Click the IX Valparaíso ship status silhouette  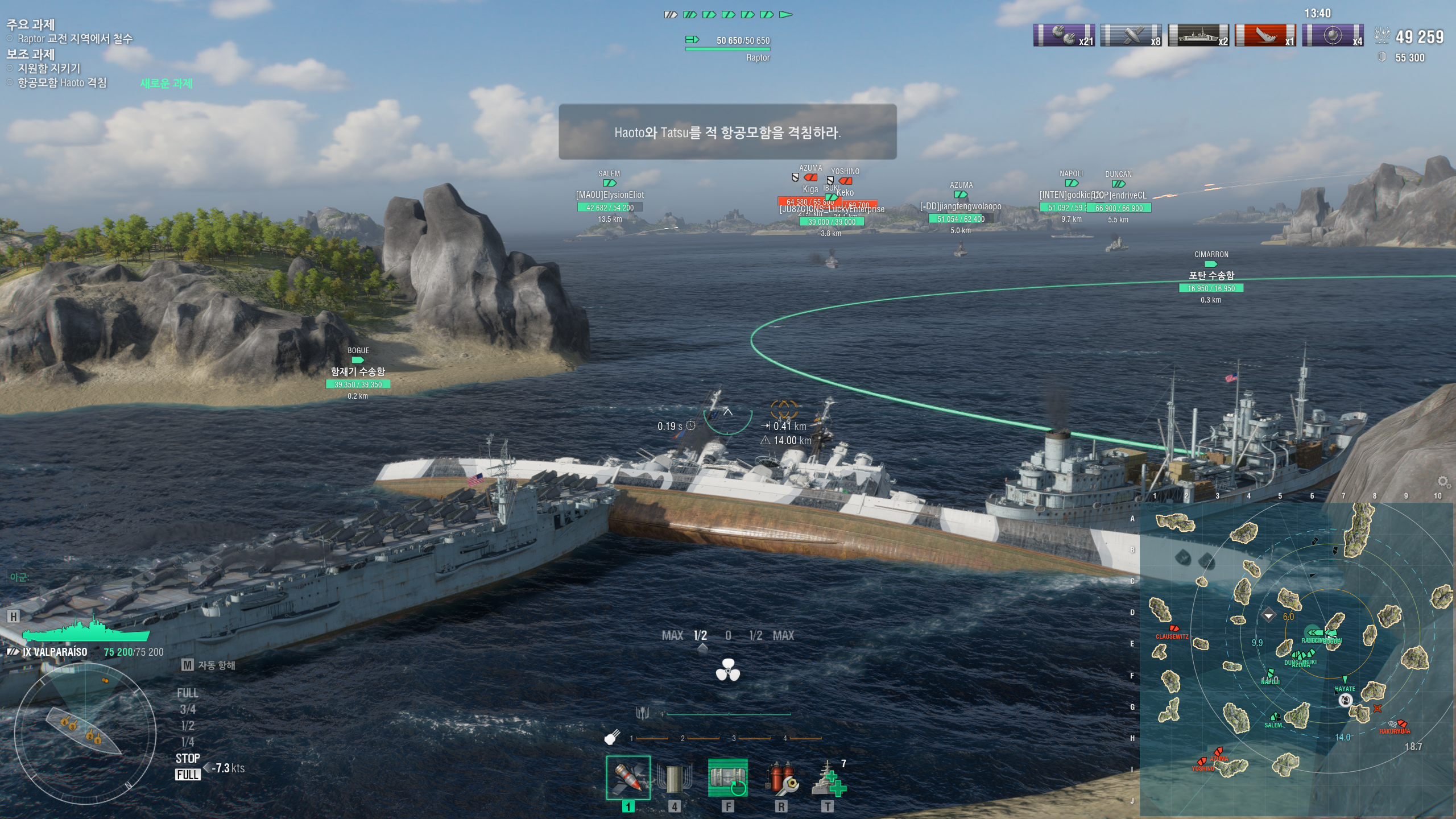[x=85, y=630]
